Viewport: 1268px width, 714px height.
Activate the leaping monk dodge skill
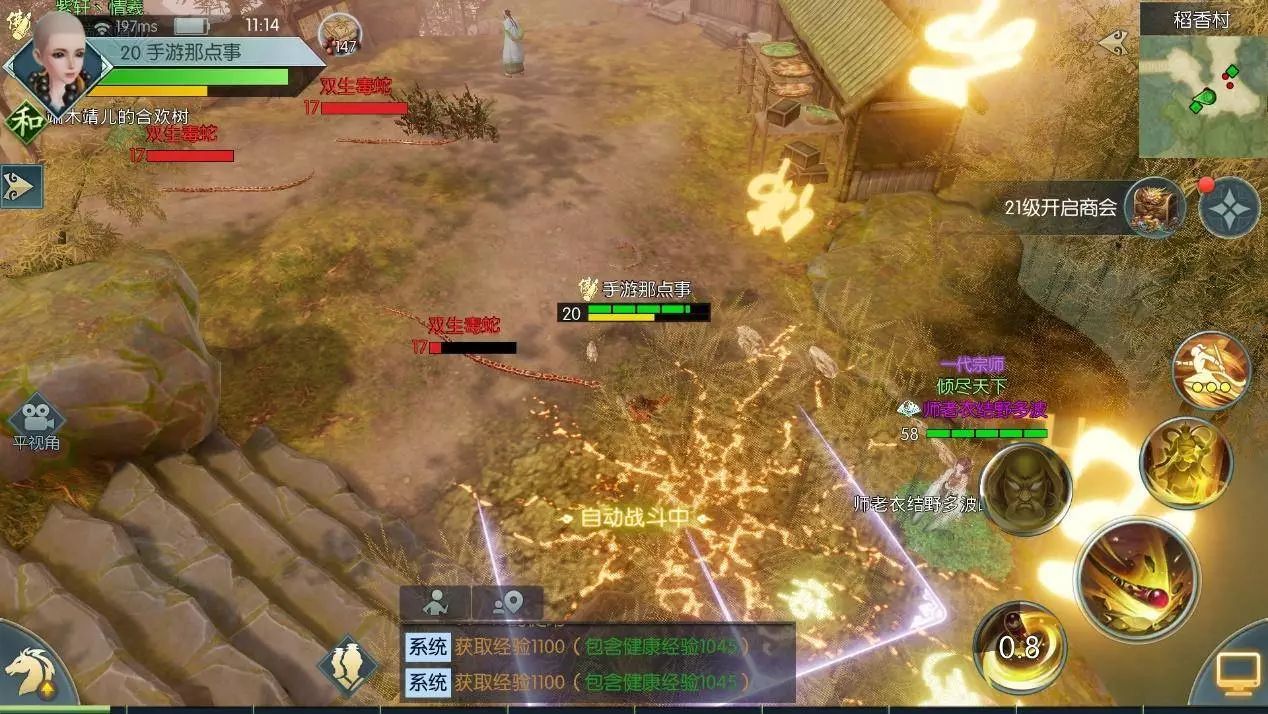[1211, 371]
